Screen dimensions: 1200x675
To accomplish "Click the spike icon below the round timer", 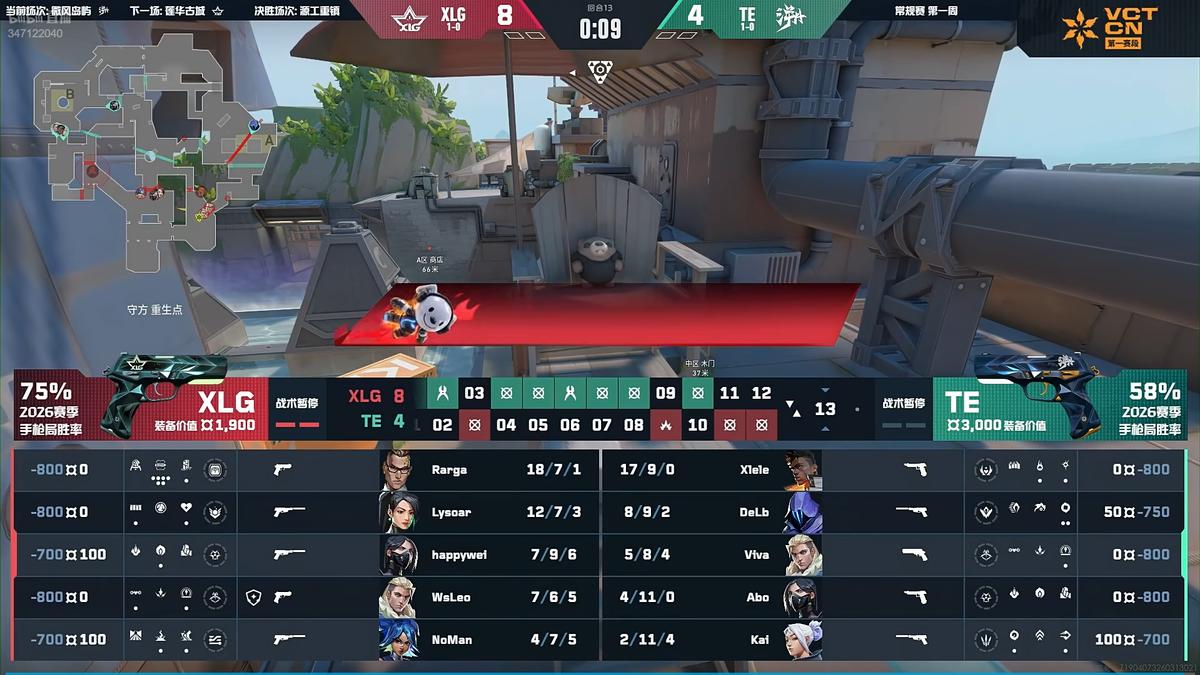I will [600, 70].
